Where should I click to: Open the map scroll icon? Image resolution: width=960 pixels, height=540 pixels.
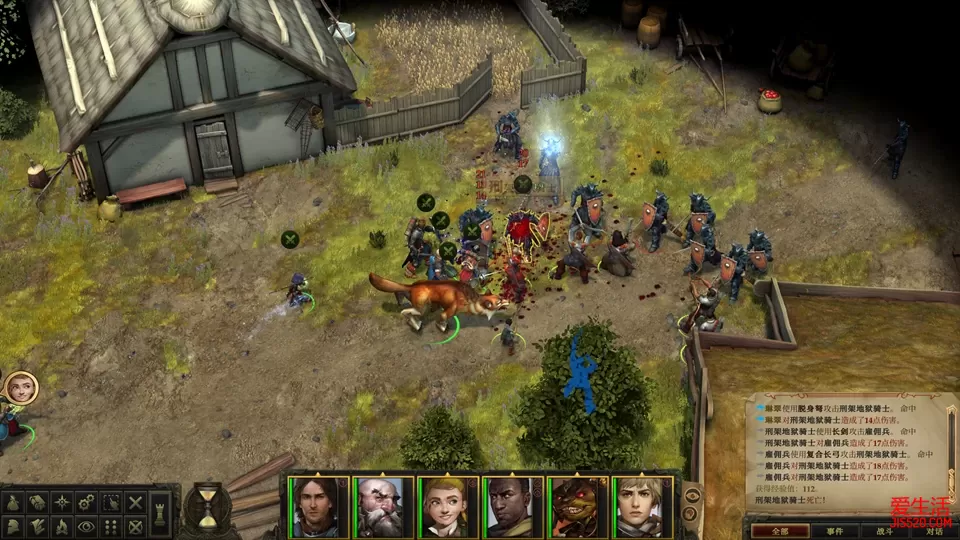[x=38, y=502]
